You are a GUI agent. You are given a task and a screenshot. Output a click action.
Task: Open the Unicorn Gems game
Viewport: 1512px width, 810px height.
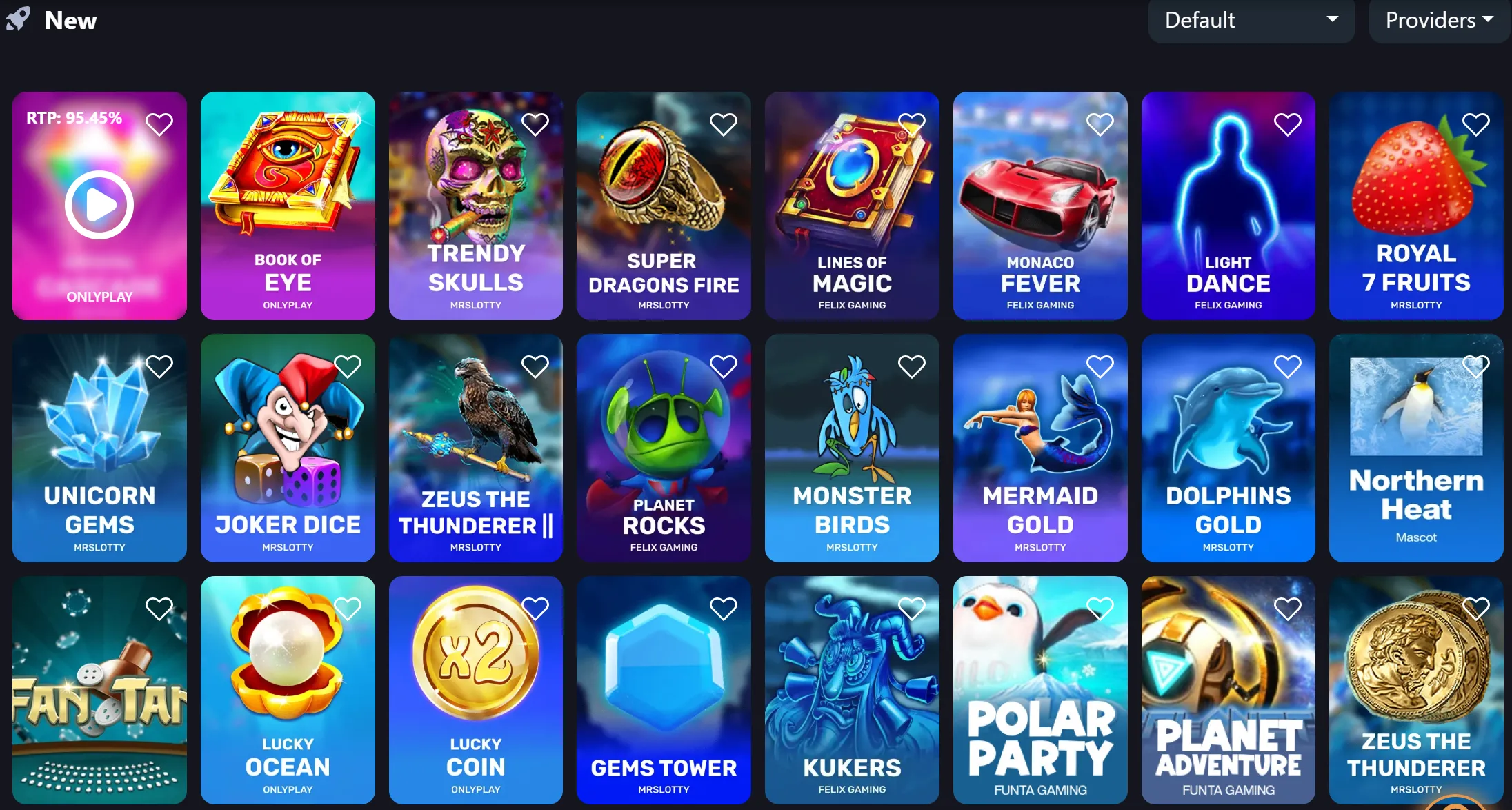(x=99, y=448)
